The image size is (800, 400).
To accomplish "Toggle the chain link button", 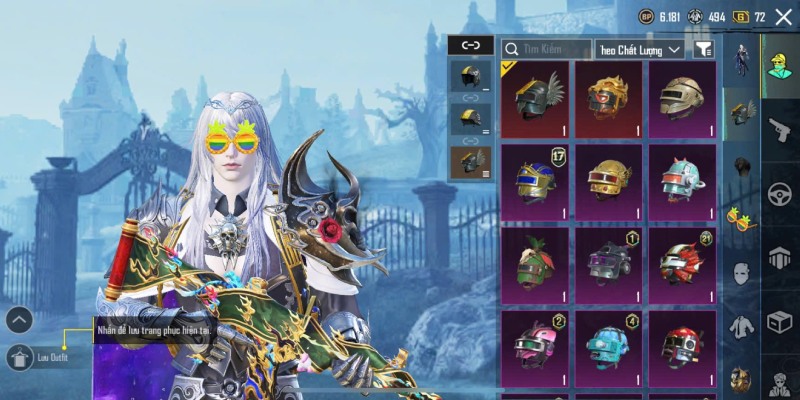I will [470, 45].
